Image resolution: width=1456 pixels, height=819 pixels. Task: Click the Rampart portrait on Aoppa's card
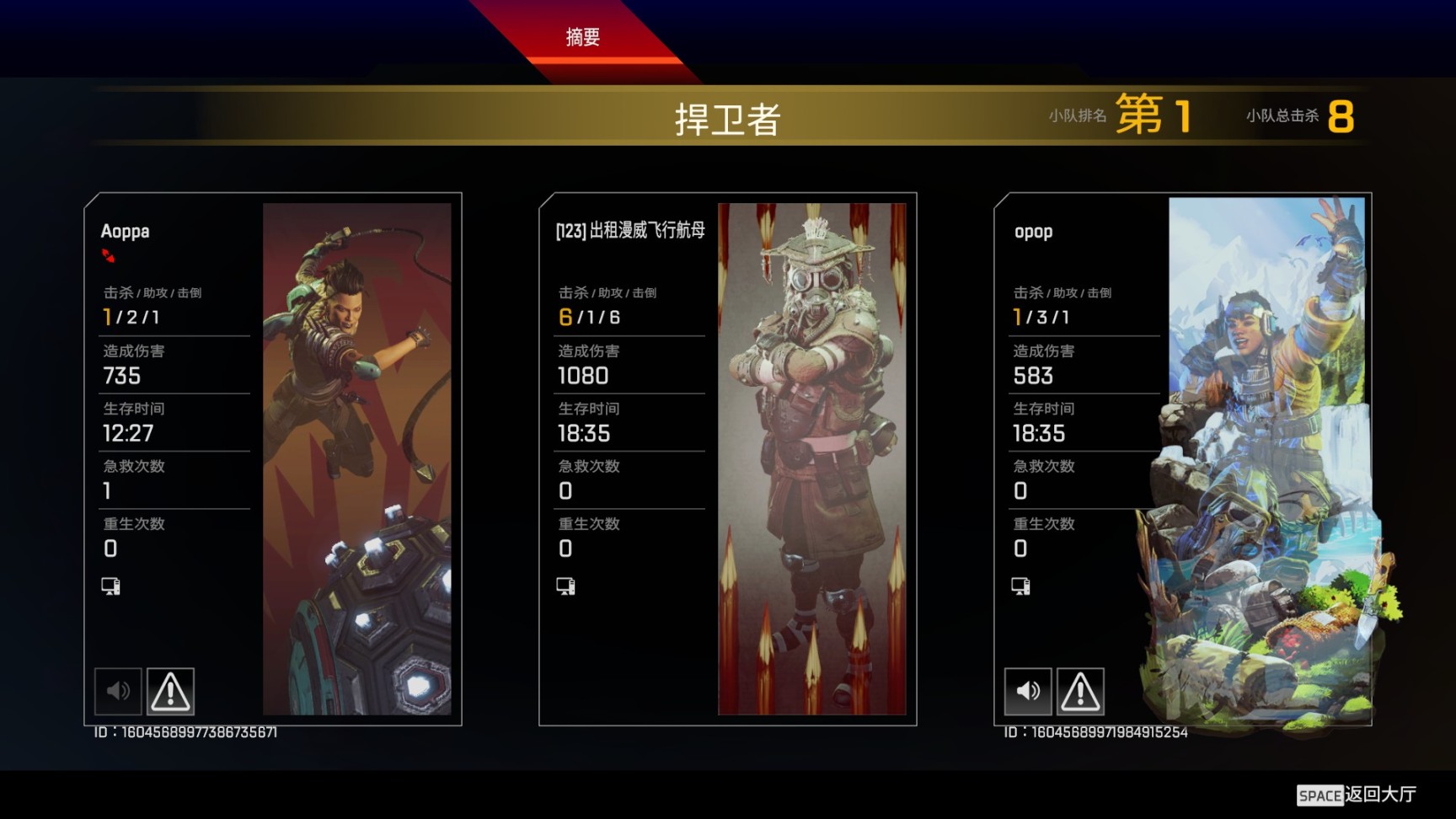361,459
